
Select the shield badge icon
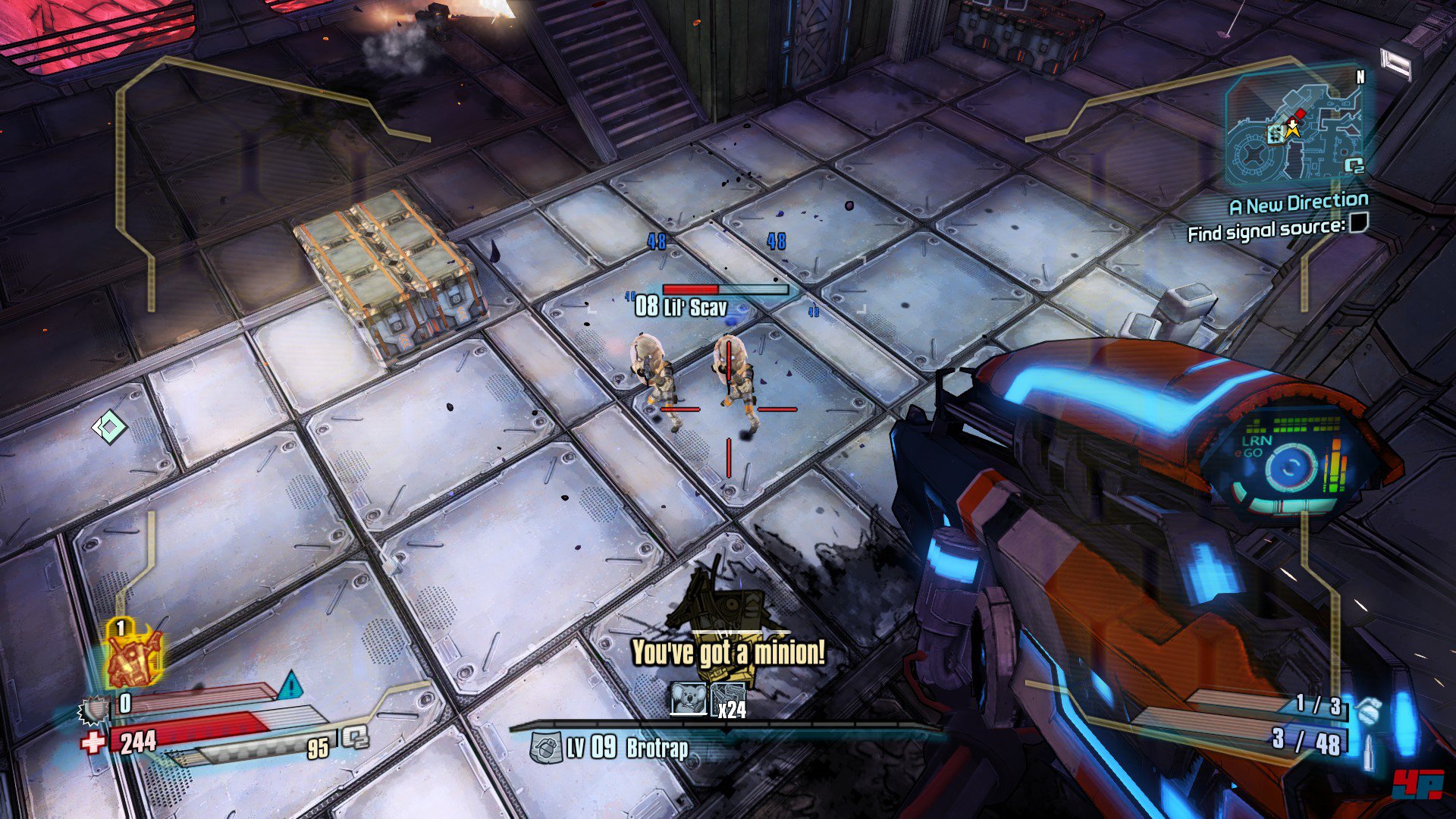pos(95,709)
